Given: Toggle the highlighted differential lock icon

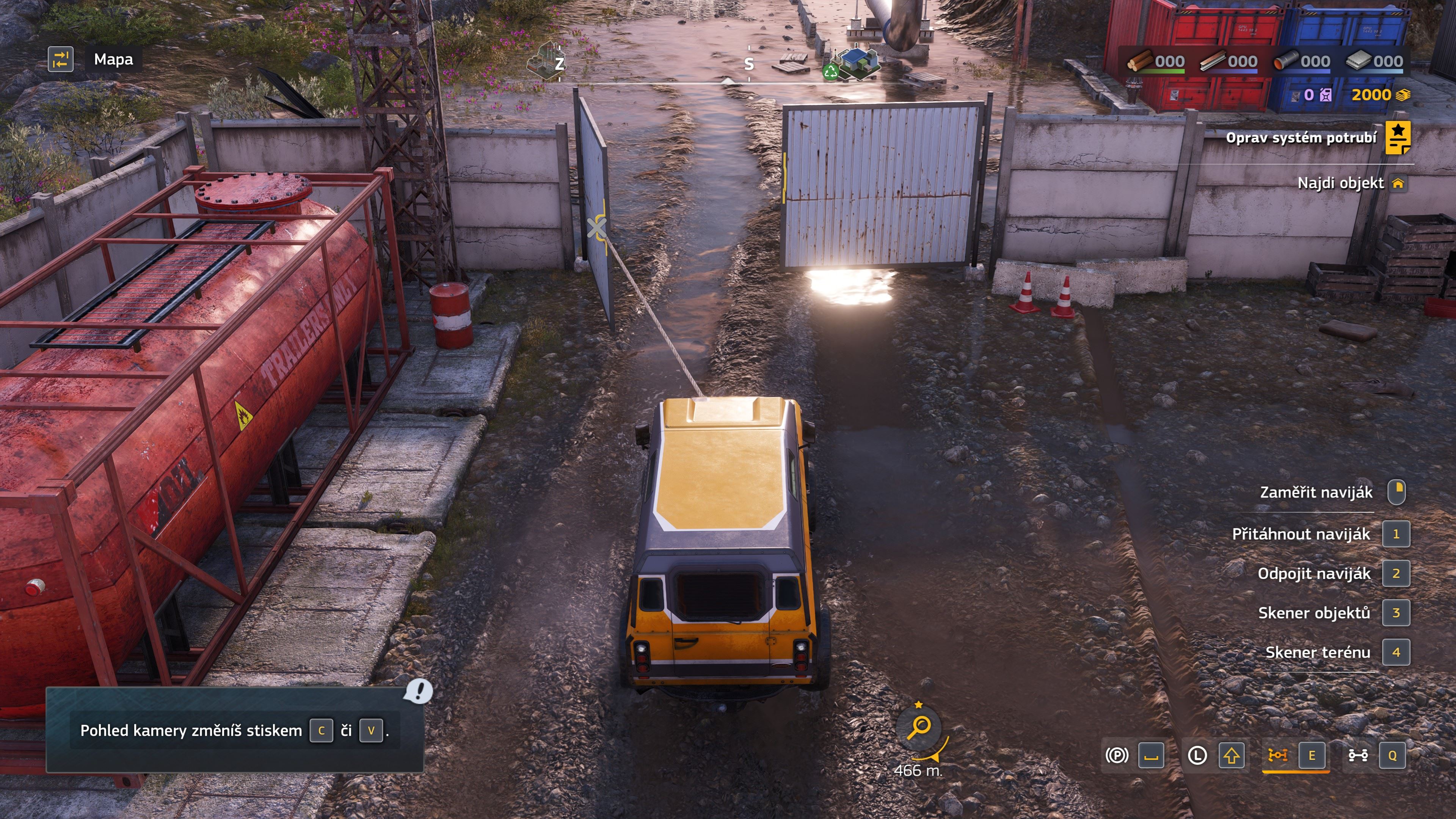Looking at the screenshot, I should coord(1277,755).
